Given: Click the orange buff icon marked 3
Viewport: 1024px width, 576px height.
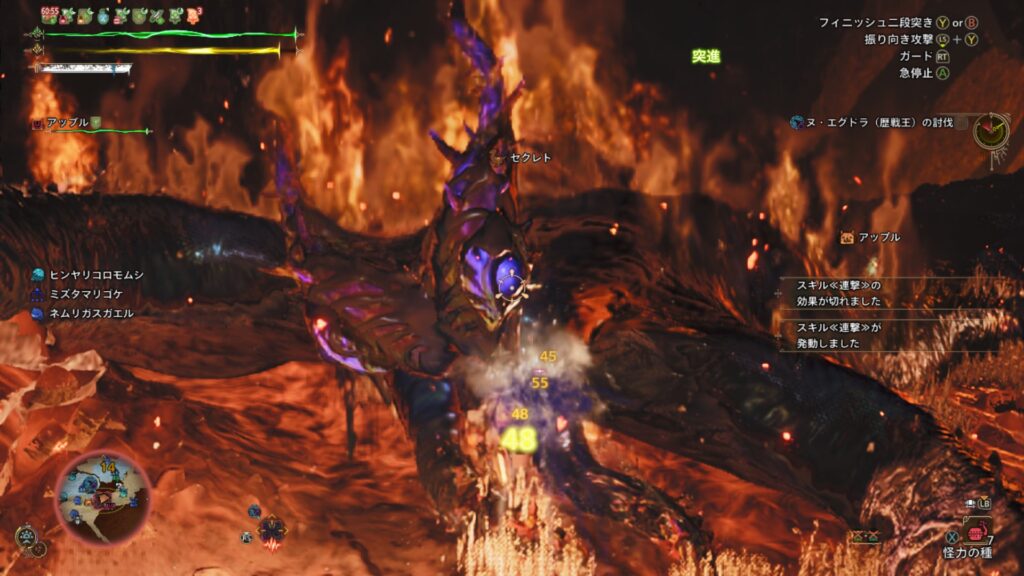Looking at the screenshot, I should click(x=194, y=15).
